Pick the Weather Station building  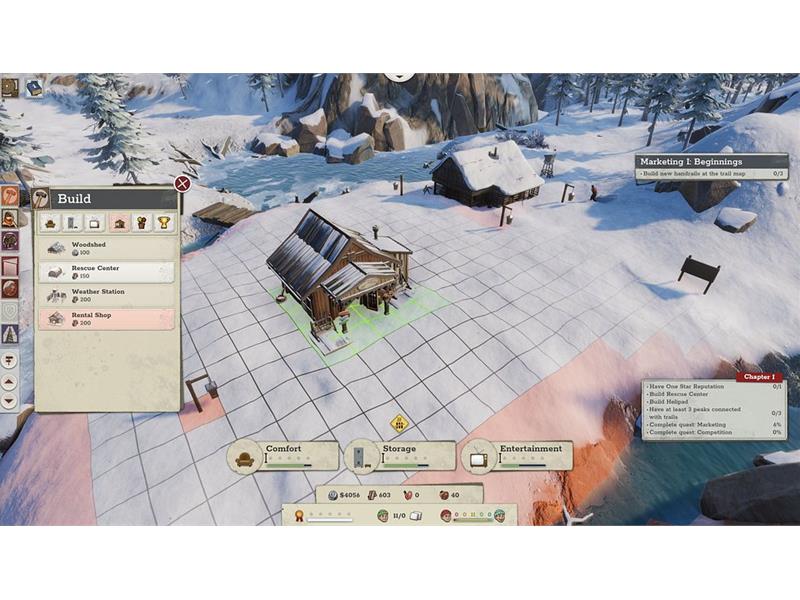(106, 296)
